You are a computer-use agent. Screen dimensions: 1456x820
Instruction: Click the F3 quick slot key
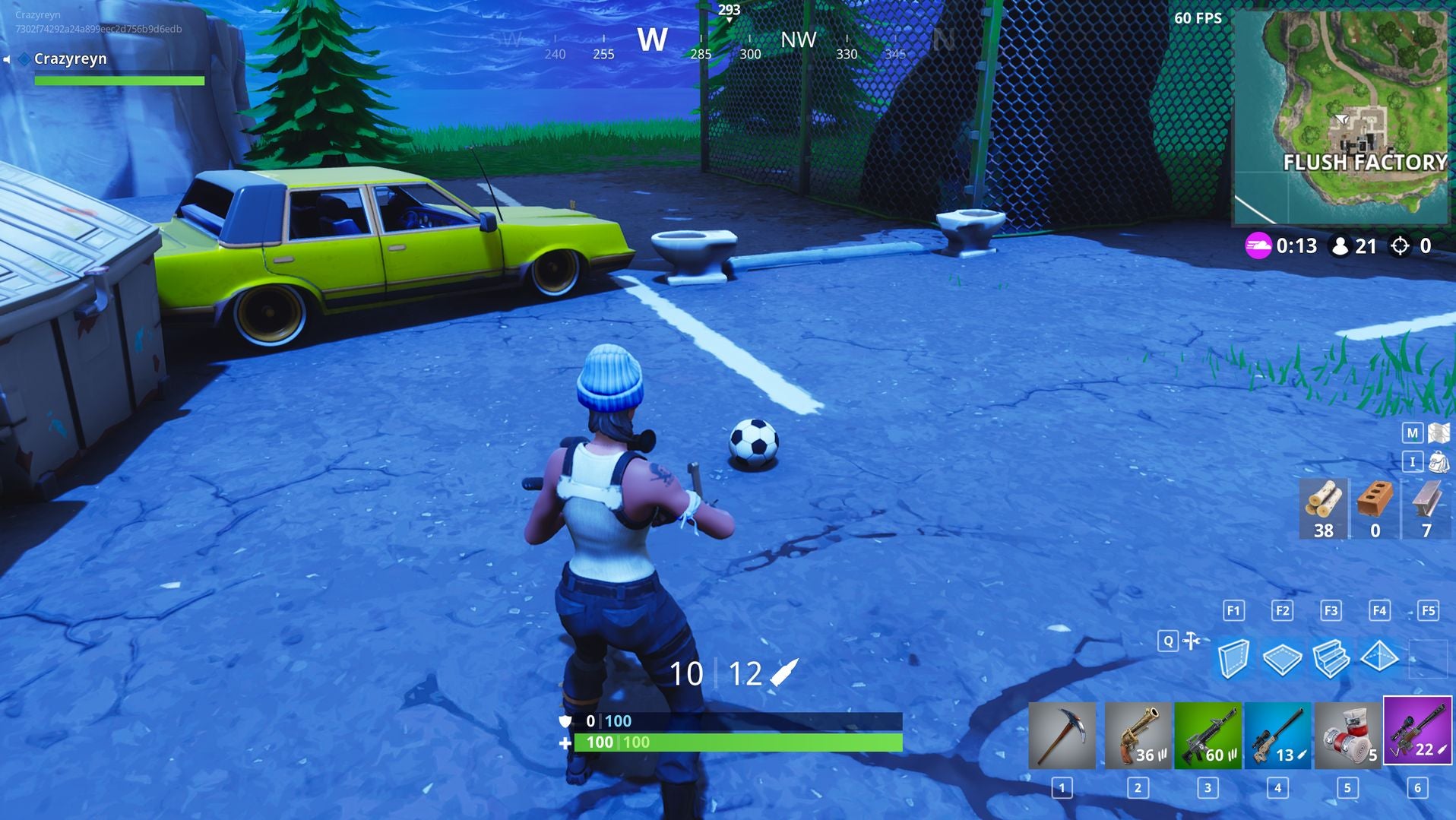point(1331,610)
